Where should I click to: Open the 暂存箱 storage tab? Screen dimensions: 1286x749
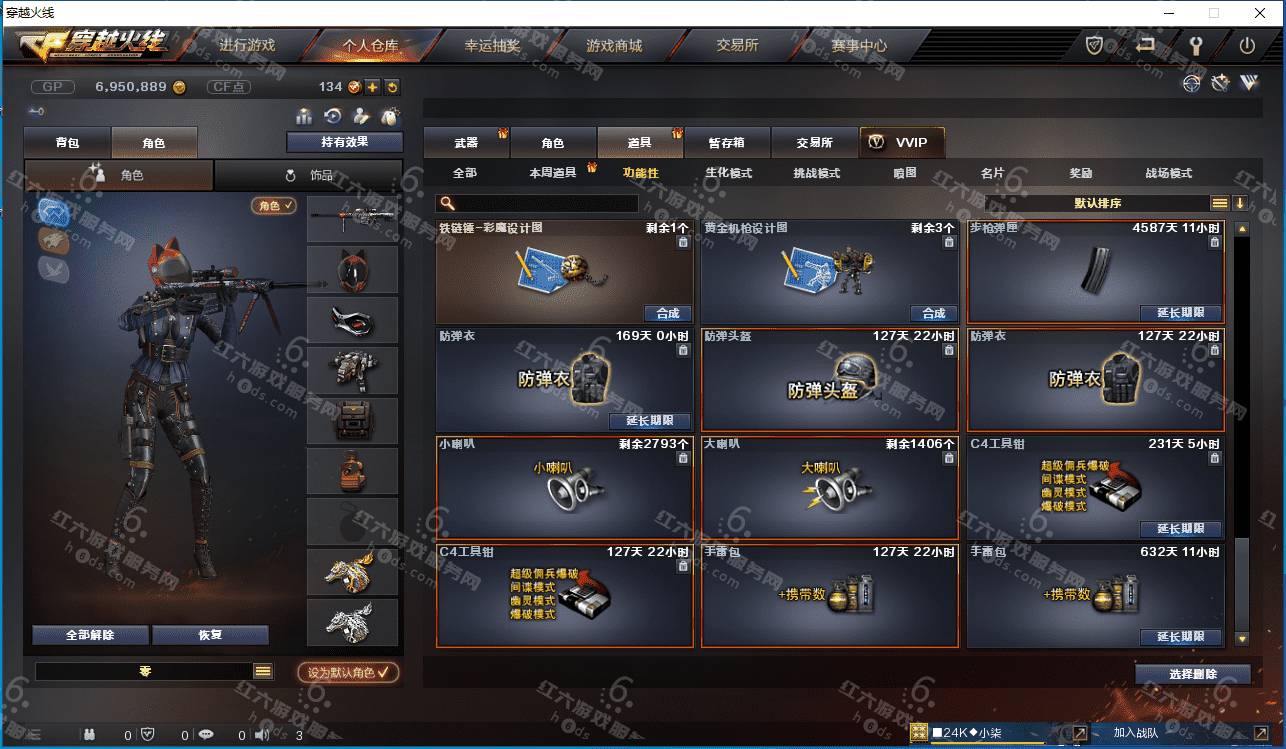click(x=726, y=143)
